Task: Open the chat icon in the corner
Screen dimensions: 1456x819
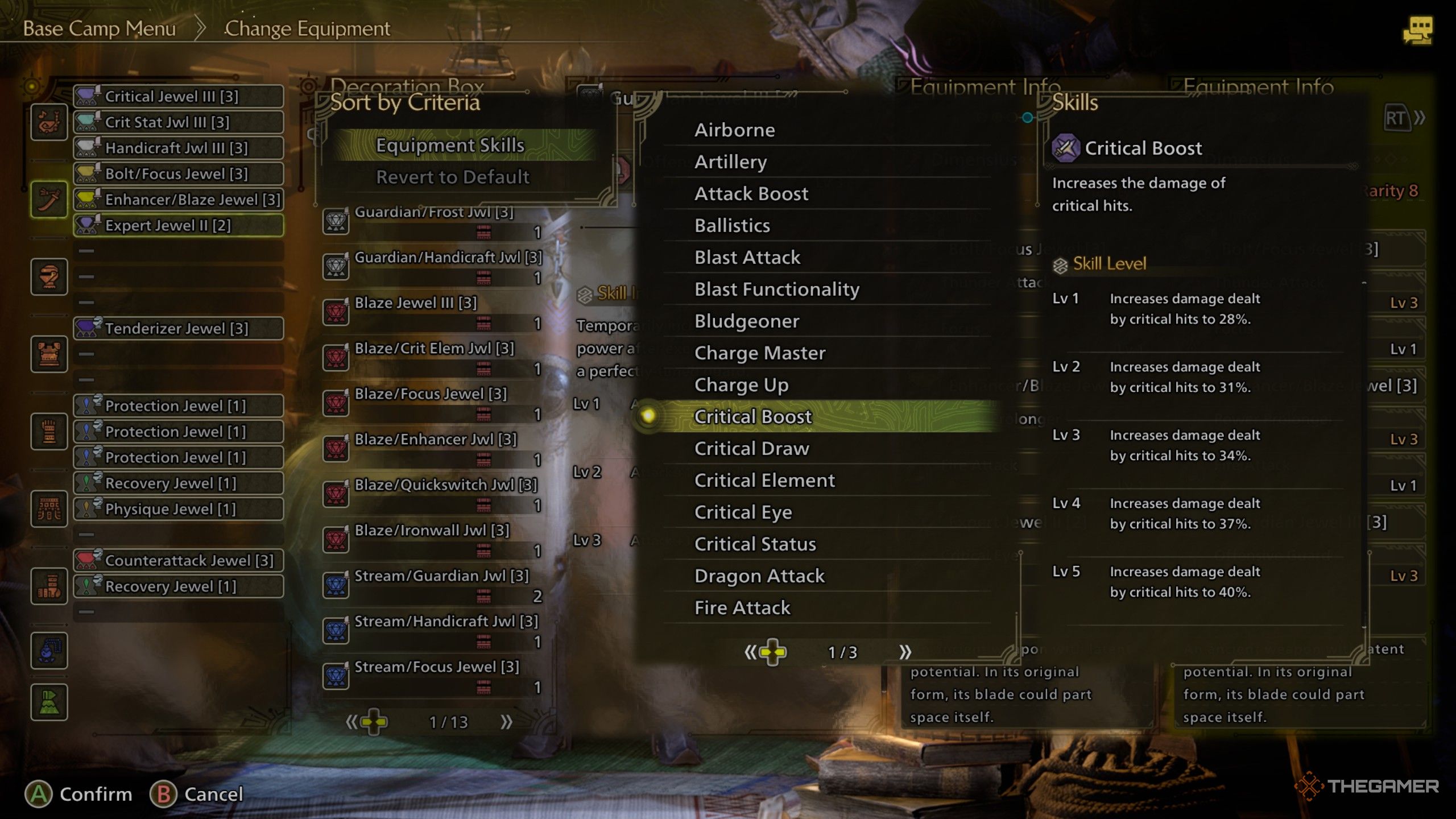Action: pyautogui.click(x=1418, y=30)
